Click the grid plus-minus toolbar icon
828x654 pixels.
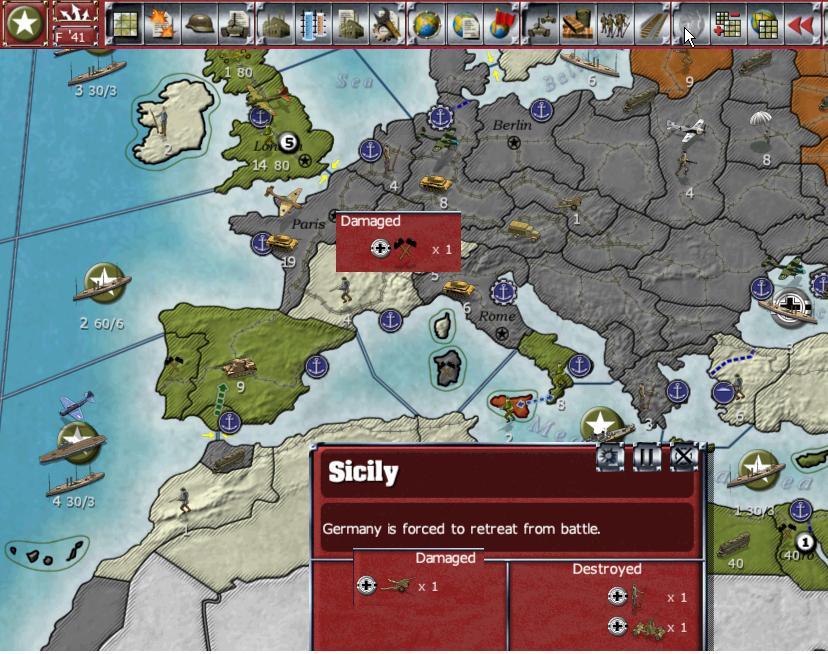(727, 24)
